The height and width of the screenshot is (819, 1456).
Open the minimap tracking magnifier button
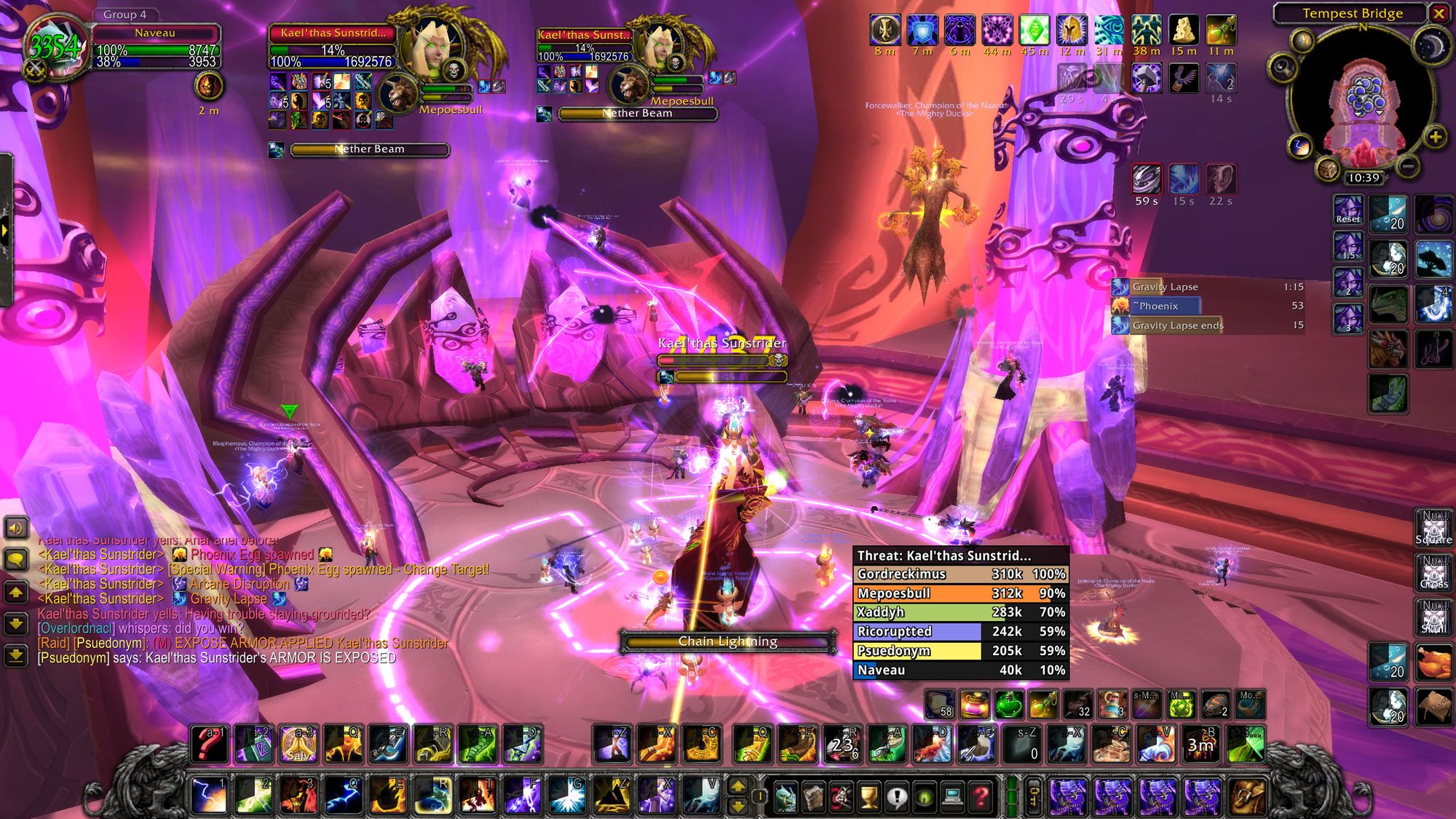pyautogui.click(x=1283, y=68)
